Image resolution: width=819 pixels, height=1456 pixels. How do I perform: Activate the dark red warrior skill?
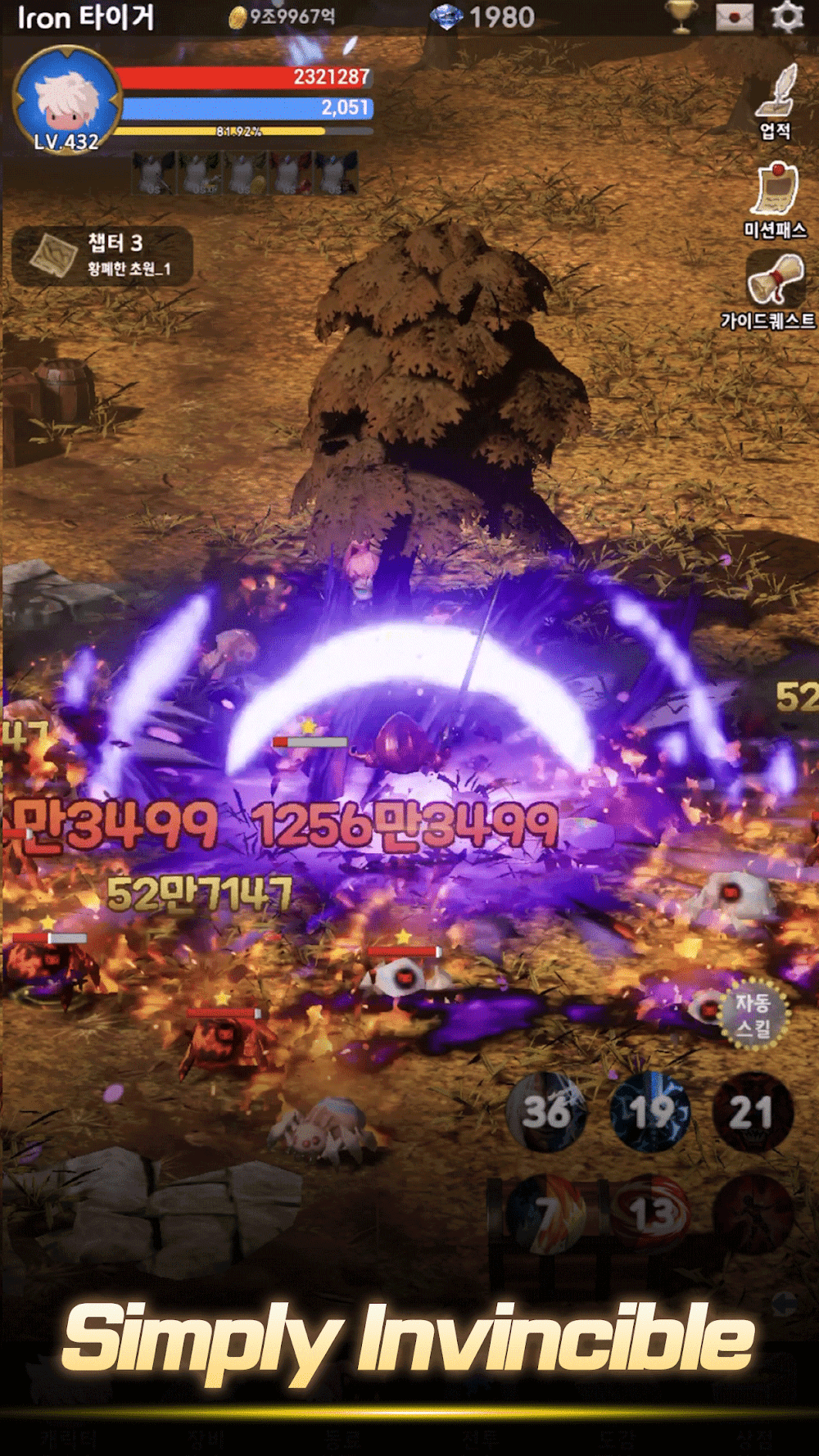(x=753, y=1215)
